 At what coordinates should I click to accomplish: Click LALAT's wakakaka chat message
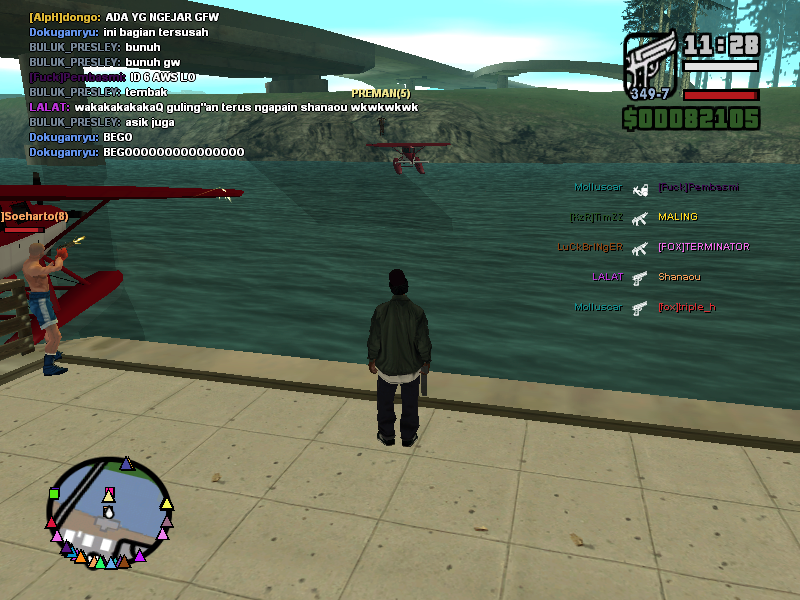pyautogui.click(x=224, y=107)
